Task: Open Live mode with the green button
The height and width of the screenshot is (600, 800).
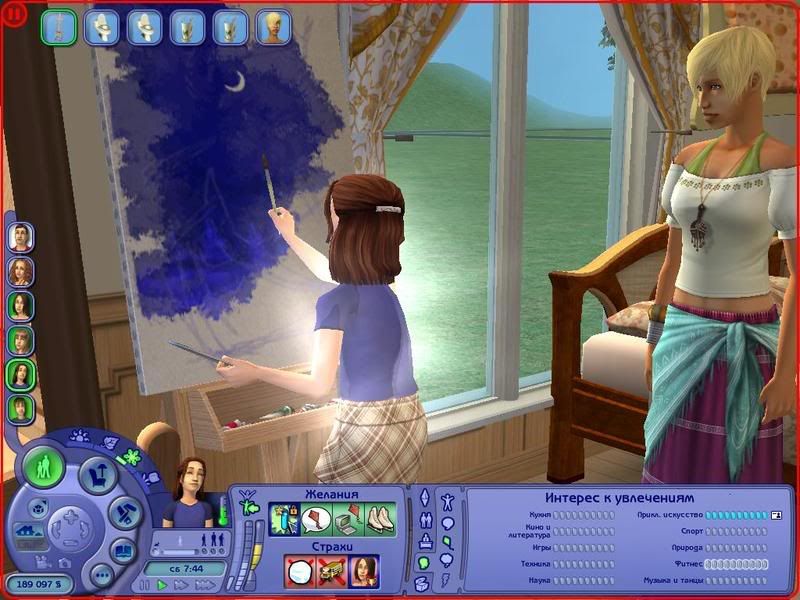Action: (x=44, y=468)
